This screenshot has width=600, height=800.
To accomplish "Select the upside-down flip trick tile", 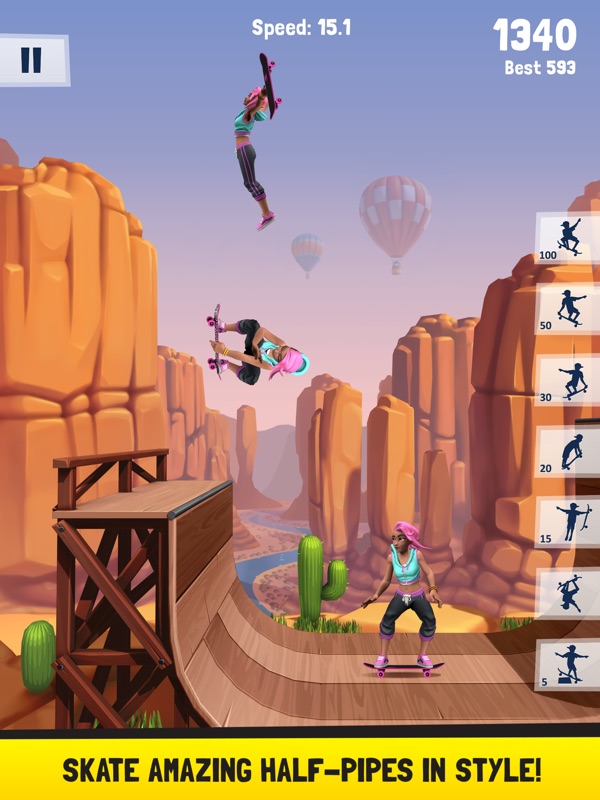I will [568, 593].
